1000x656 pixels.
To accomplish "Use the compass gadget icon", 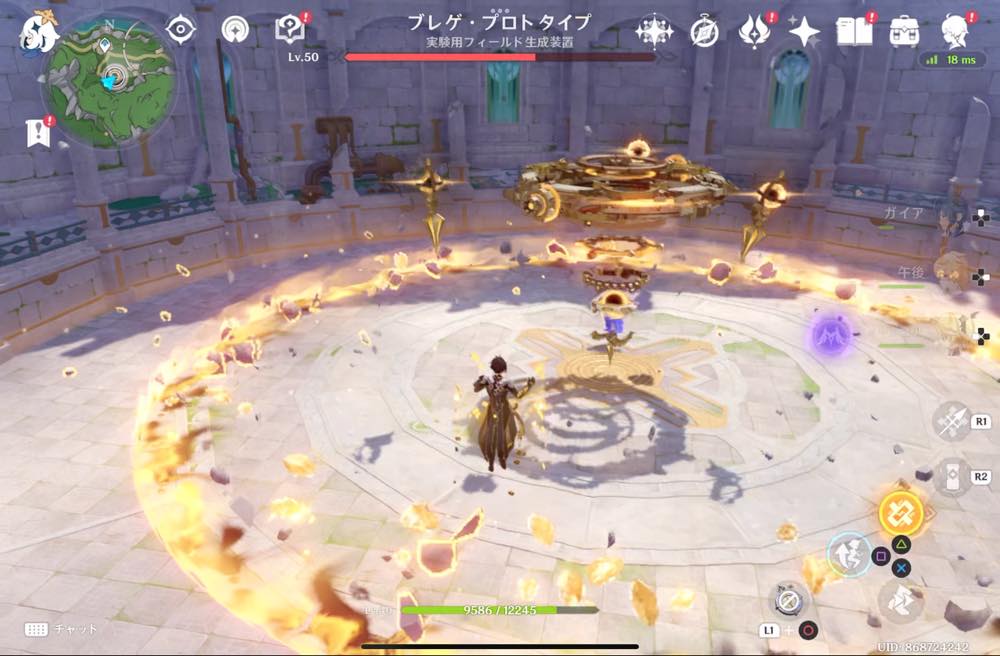I will (x=786, y=600).
